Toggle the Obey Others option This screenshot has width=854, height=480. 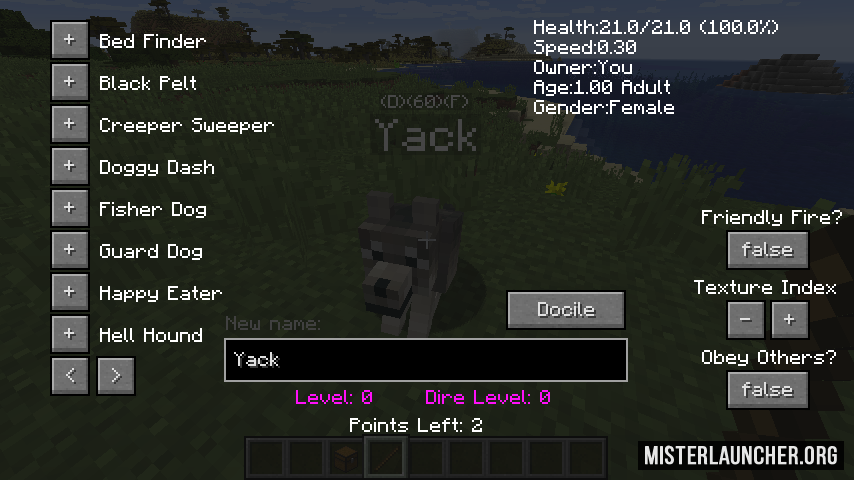click(x=767, y=390)
